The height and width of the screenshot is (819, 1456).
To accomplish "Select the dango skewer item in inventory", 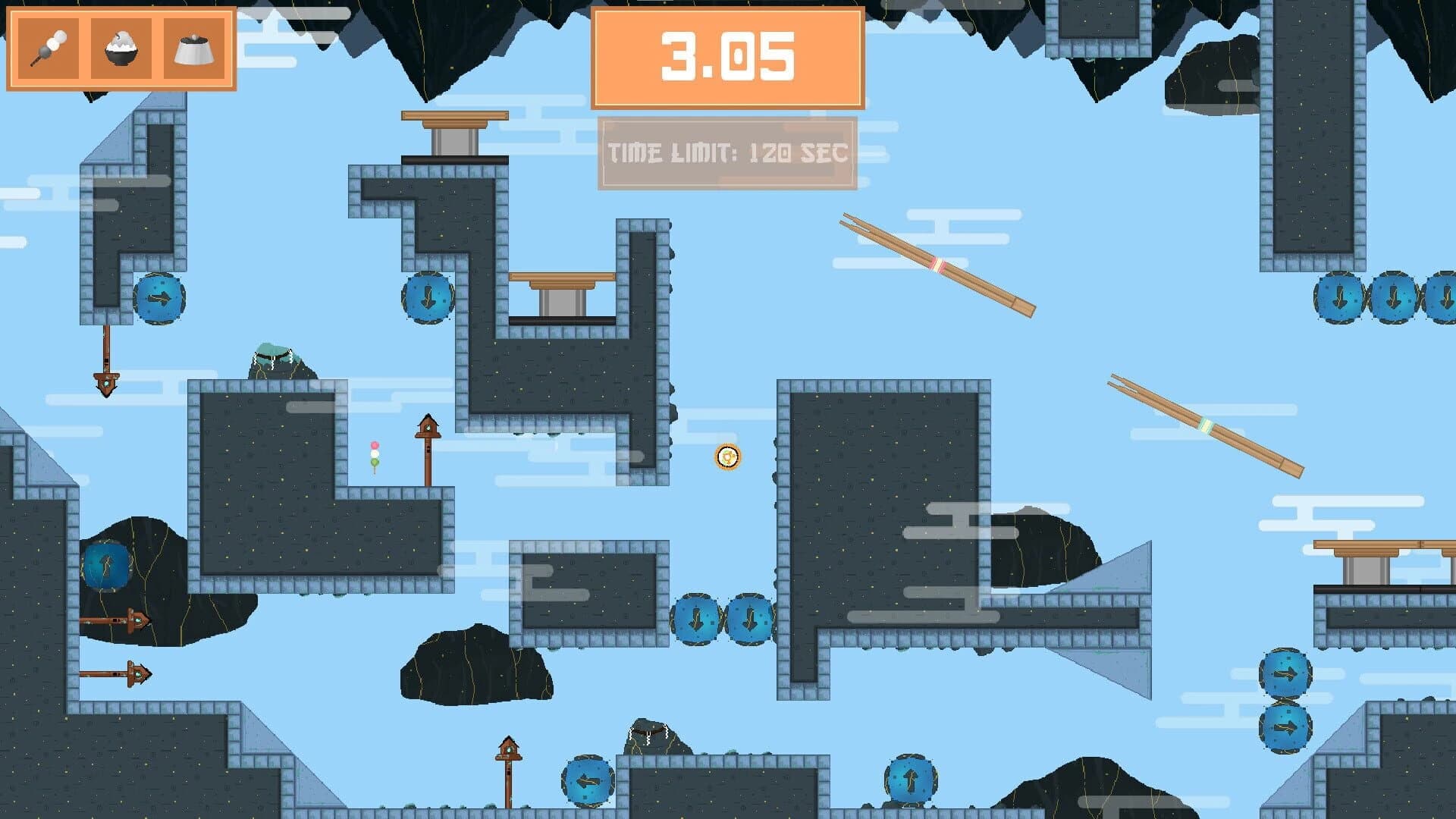I will pos(47,47).
